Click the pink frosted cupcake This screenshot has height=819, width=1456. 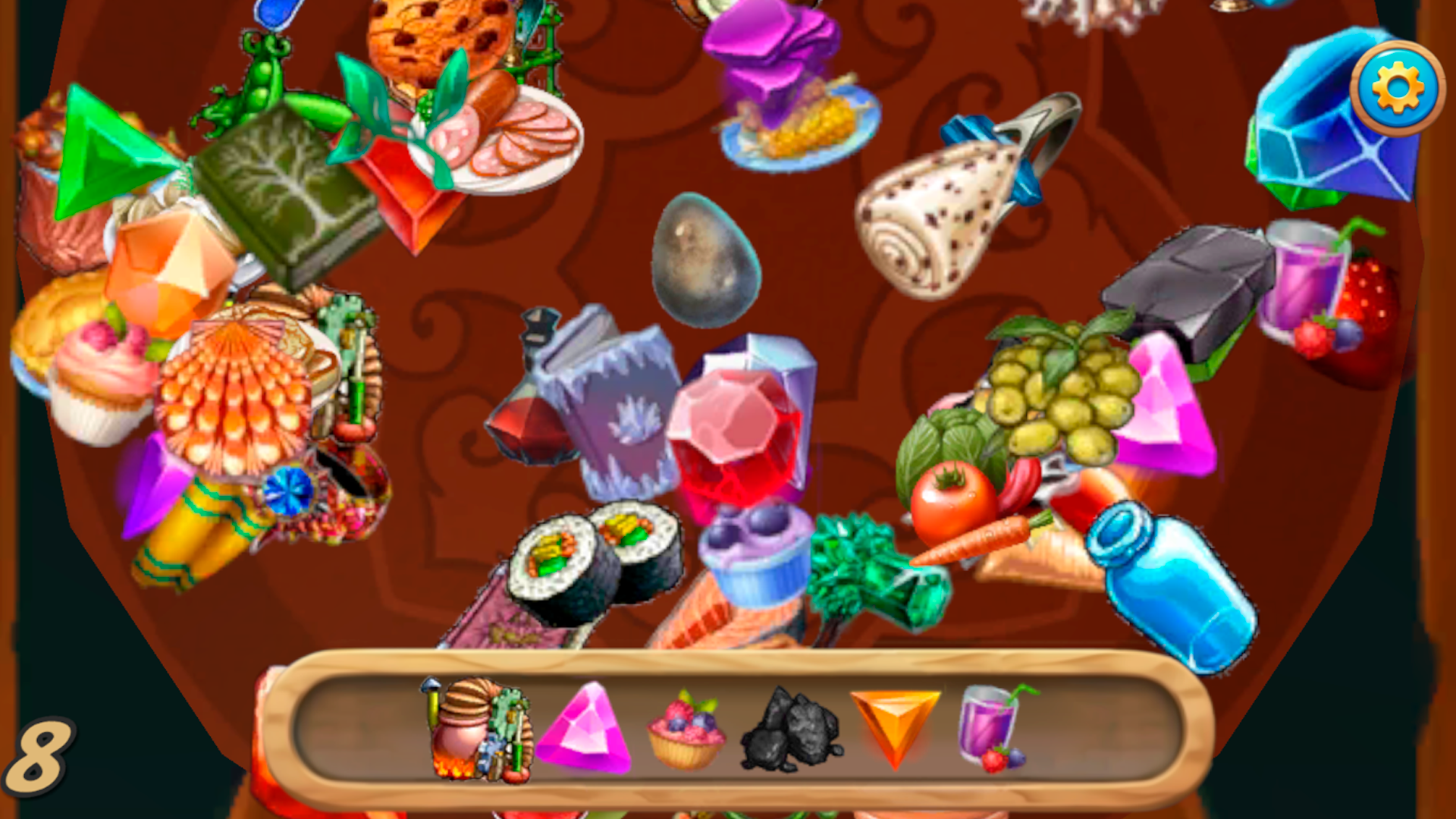pos(99,379)
